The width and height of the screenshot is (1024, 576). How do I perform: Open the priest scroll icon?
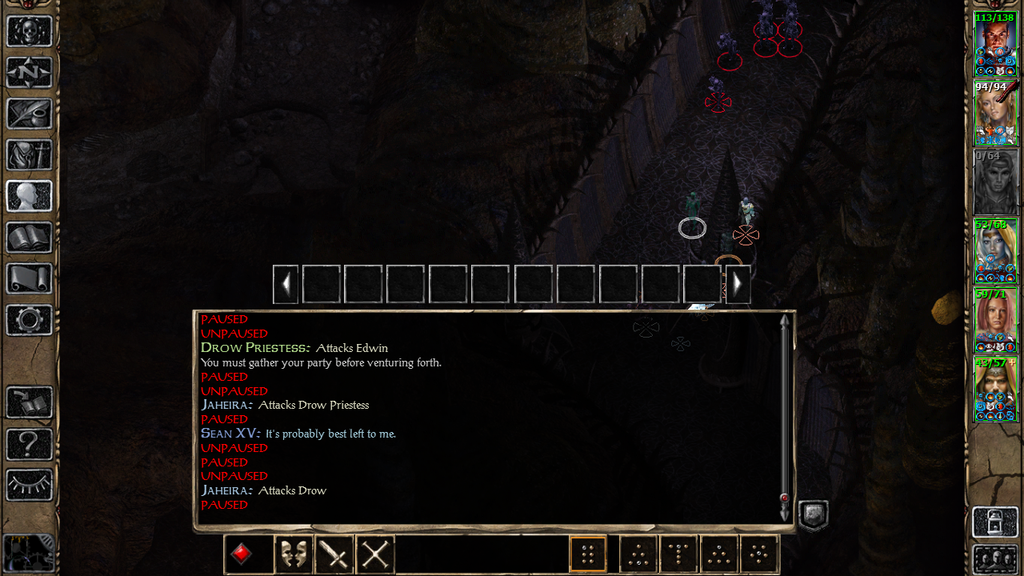[x=29, y=278]
